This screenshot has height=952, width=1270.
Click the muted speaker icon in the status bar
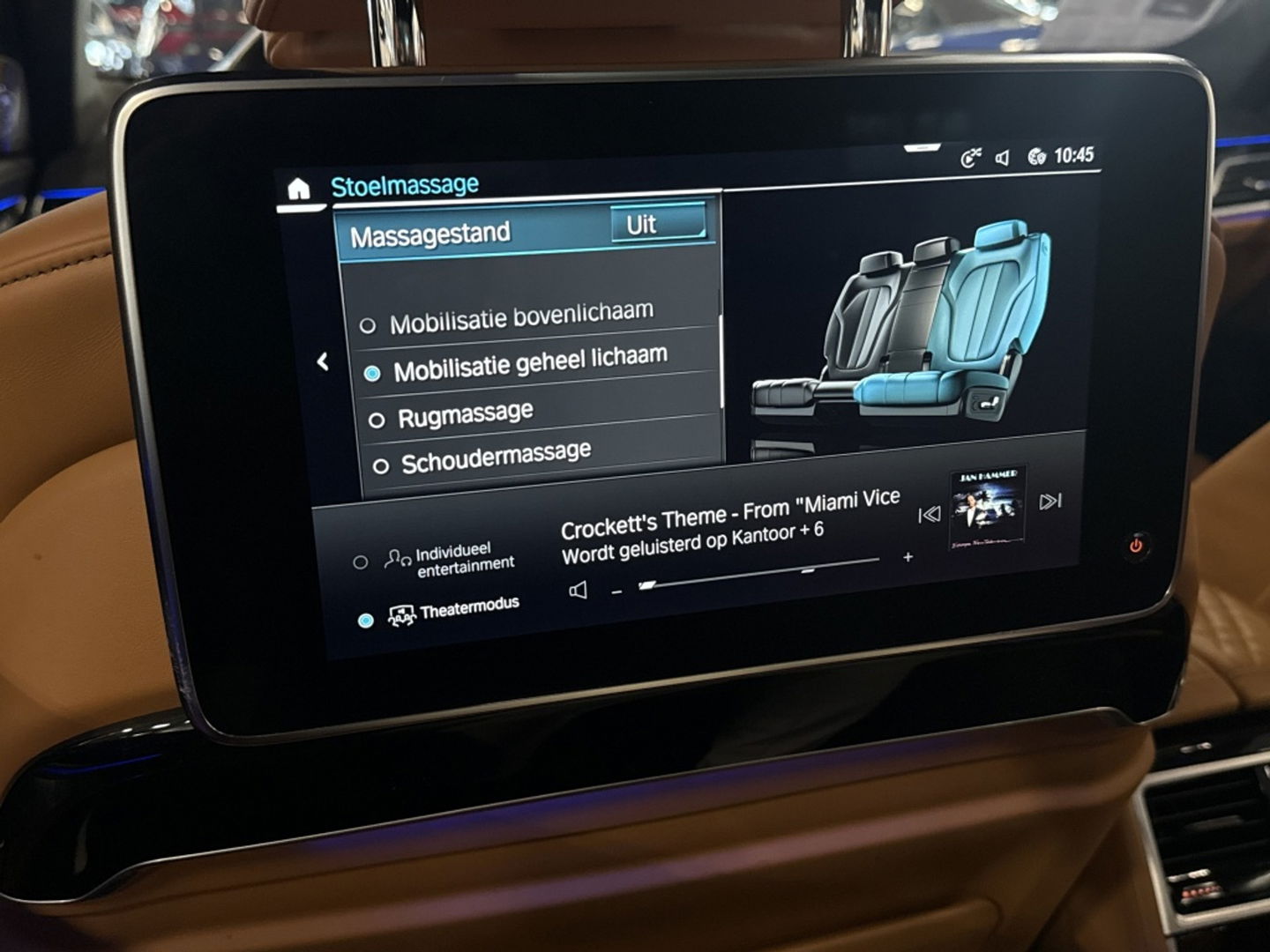[x=1004, y=156]
